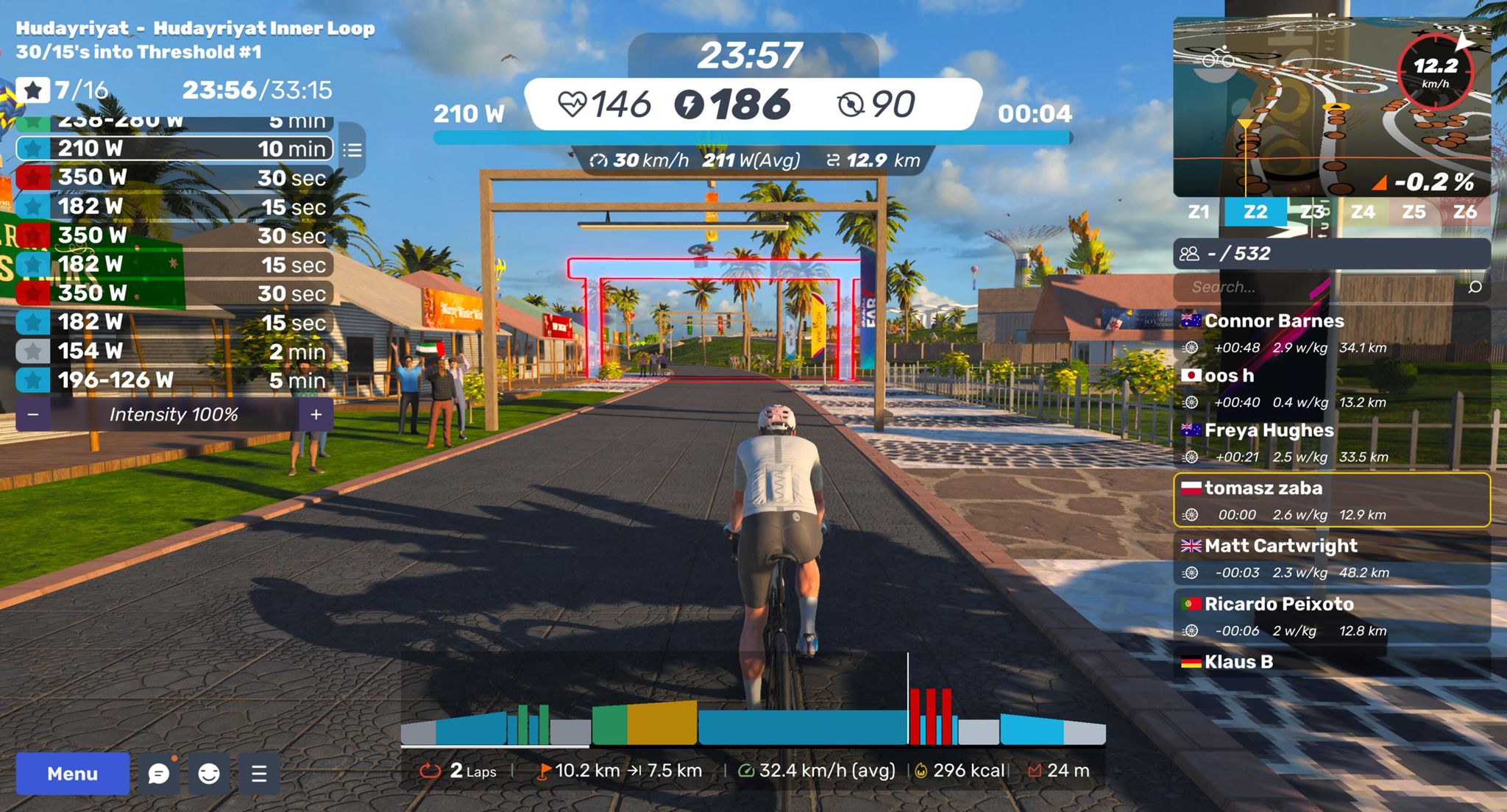This screenshot has height=812, width=1507.
Task: Select the 154 W 2 min workout block
Action: 174,351
